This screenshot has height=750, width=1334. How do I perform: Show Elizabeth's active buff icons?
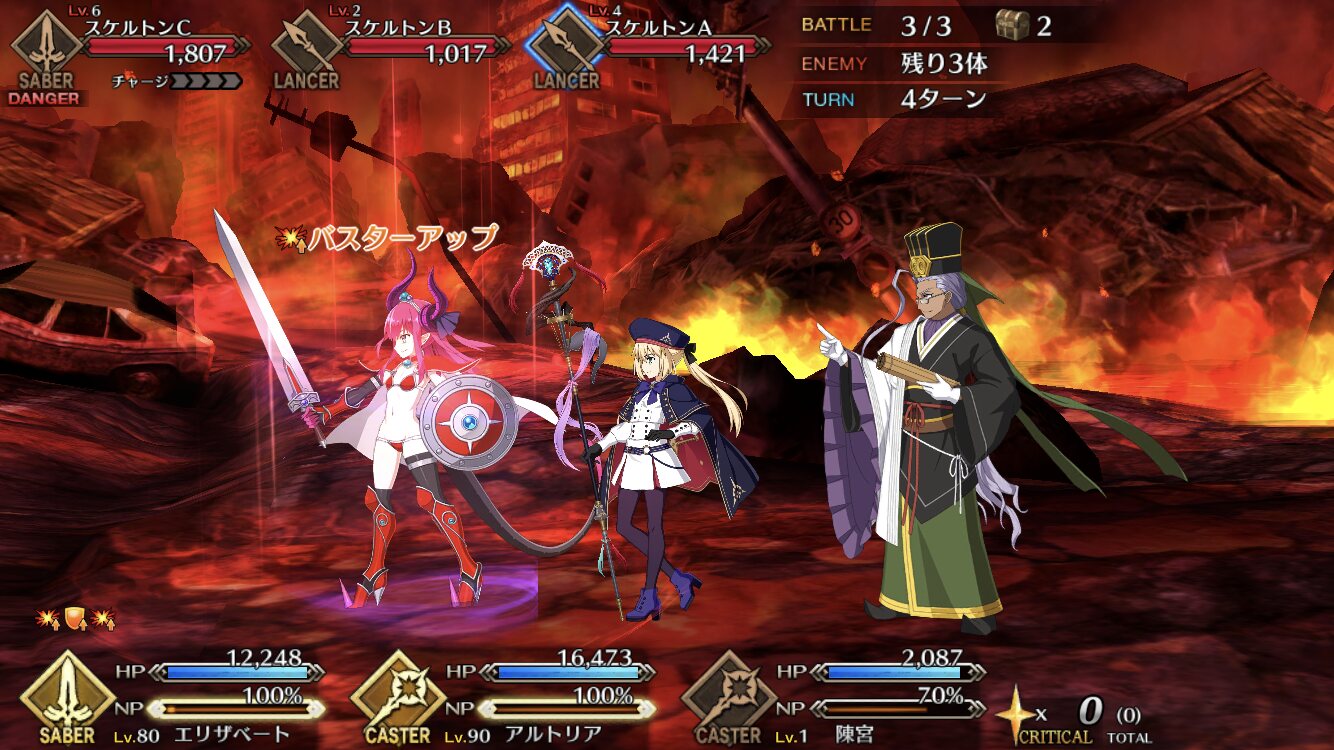[x=76, y=619]
